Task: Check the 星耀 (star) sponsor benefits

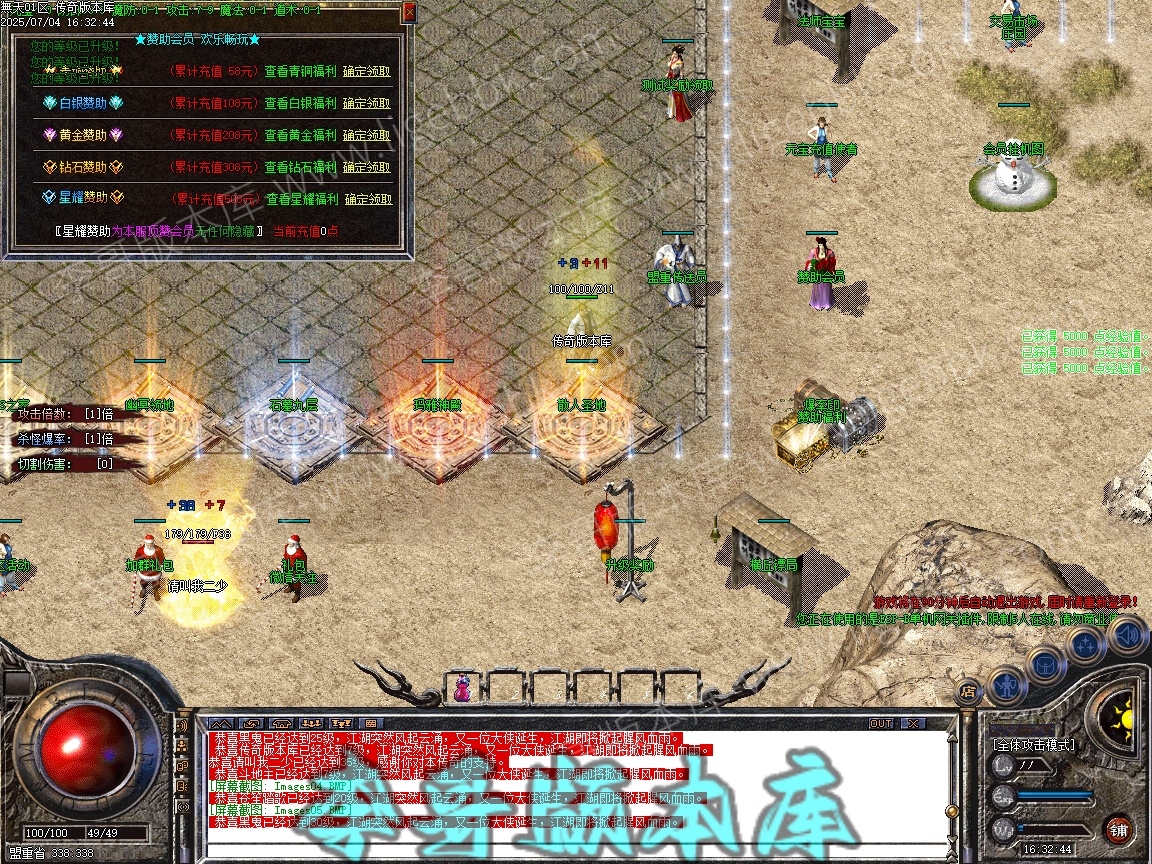Action: coord(301,199)
